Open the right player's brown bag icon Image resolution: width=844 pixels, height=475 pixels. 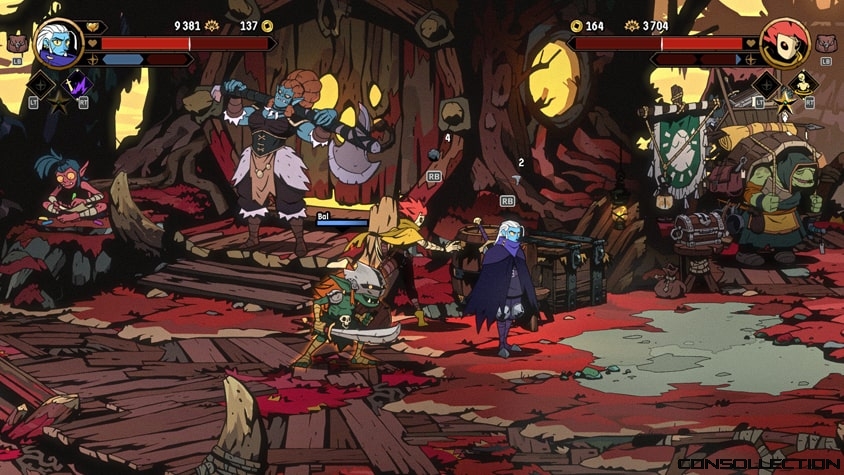tap(826, 43)
